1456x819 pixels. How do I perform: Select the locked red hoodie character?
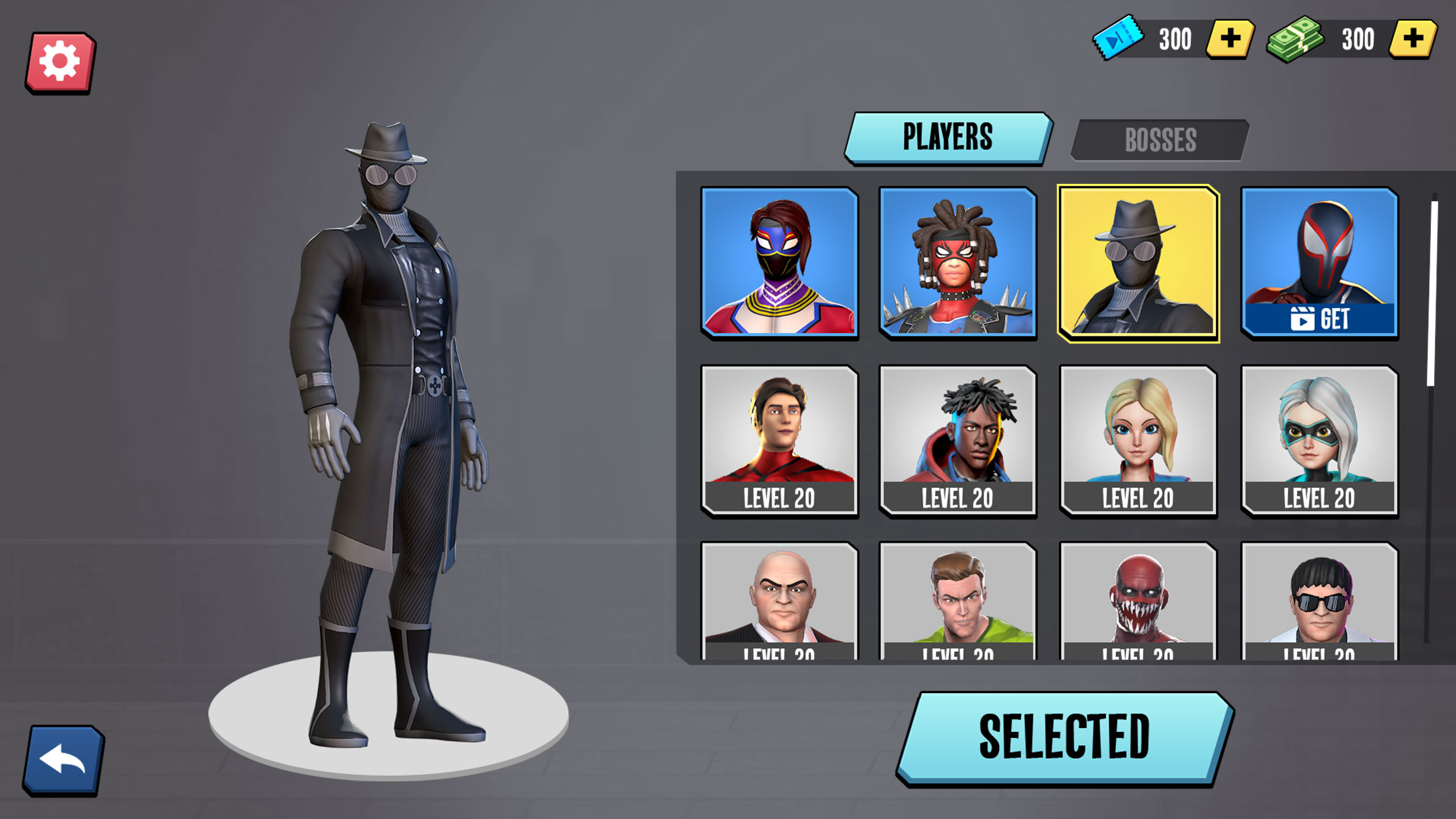pyautogui.click(x=957, y=440)
